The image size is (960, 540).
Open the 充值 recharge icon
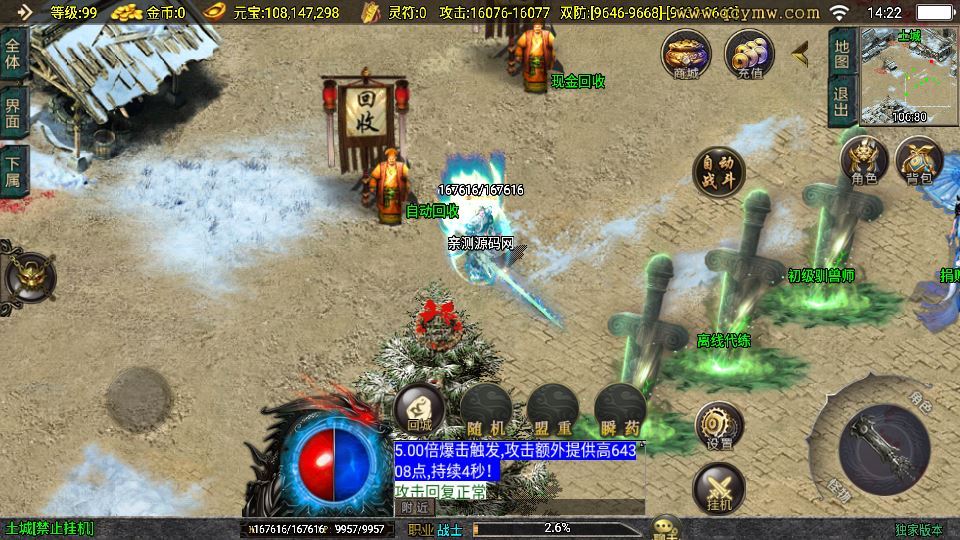tap(749, 54)
